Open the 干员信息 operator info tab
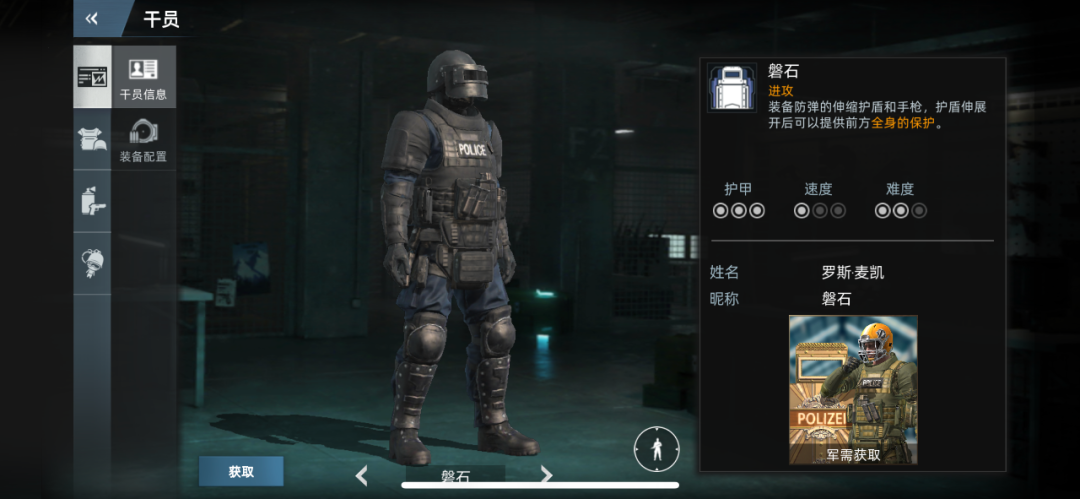Viewport: 1080px width, 499px height. pyautogui.click(x=143, y=77)
